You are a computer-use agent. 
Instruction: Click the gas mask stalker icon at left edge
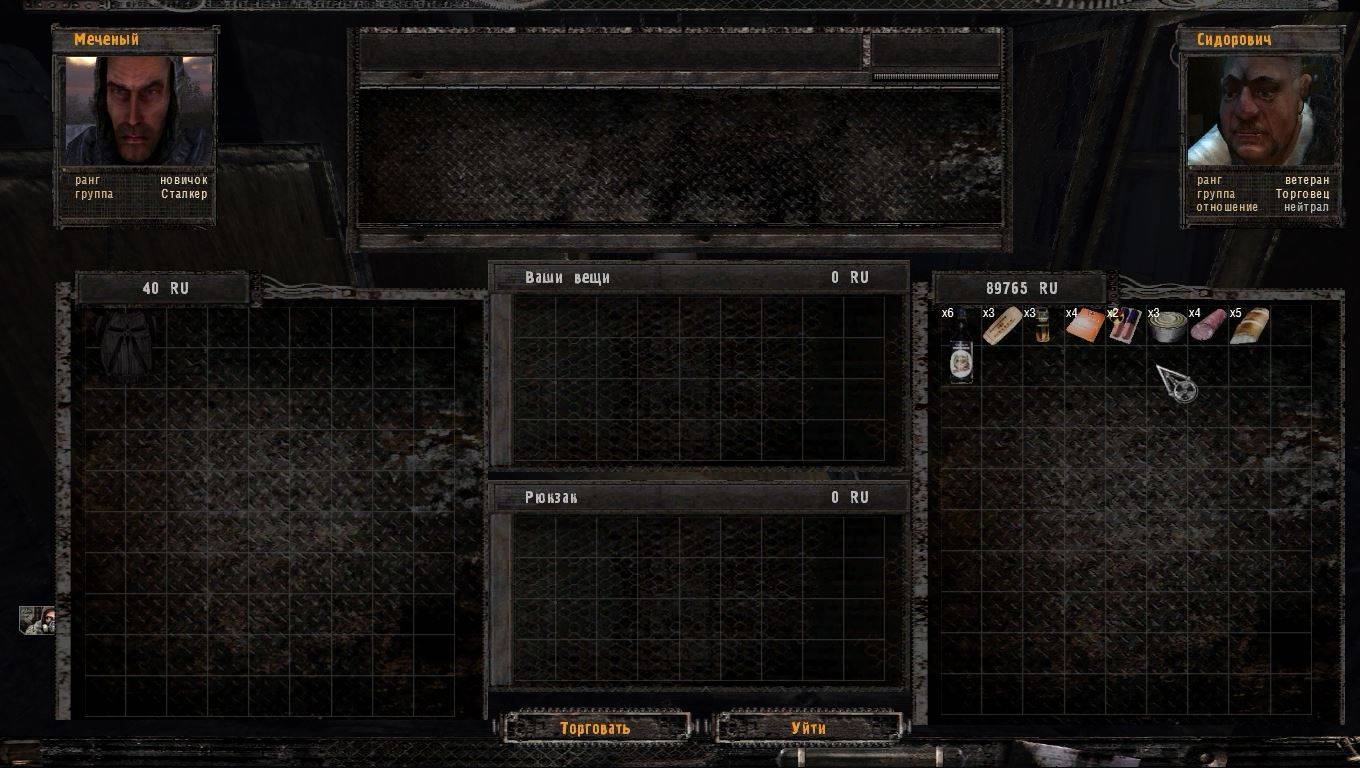37,620
